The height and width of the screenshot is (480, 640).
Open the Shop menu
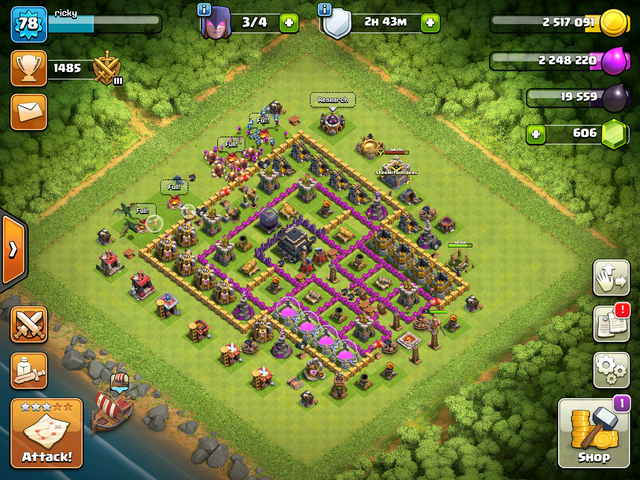coord(593,432)
